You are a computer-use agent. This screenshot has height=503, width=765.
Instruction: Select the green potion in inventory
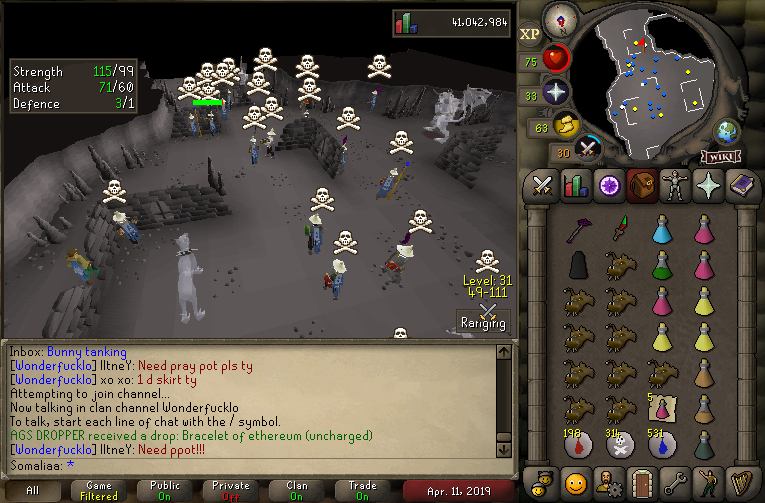pos(661,267)
